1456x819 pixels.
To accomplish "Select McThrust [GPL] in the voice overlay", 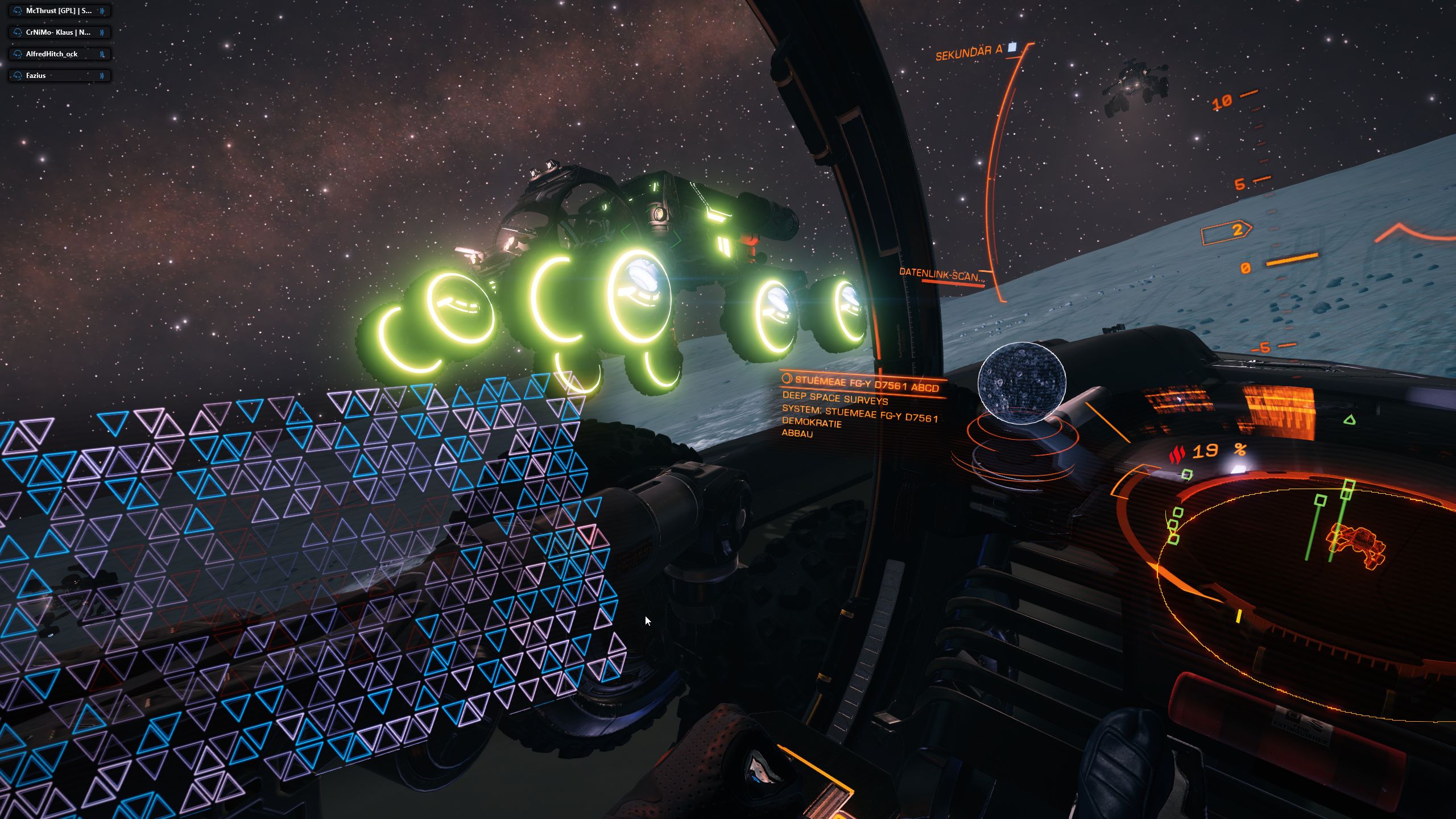I will coord(59,11).
